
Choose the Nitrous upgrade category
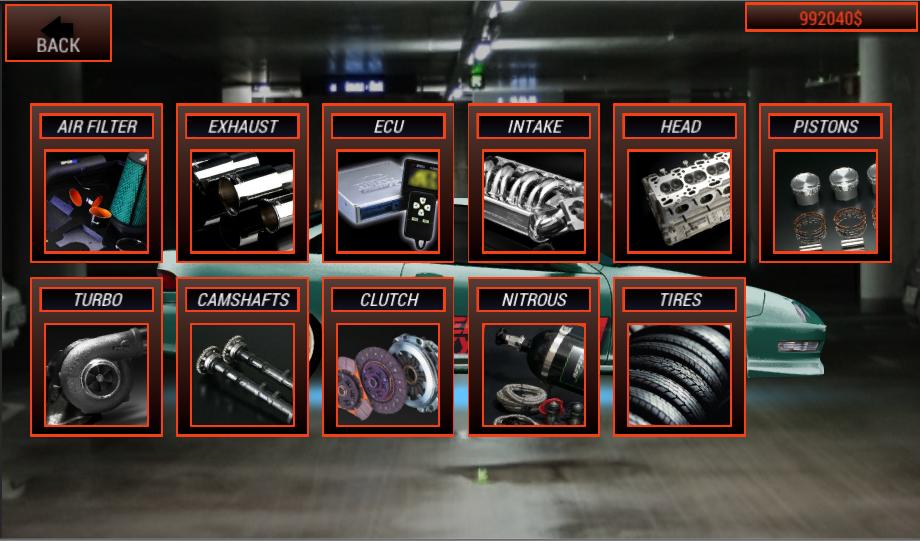click(534, 357)
